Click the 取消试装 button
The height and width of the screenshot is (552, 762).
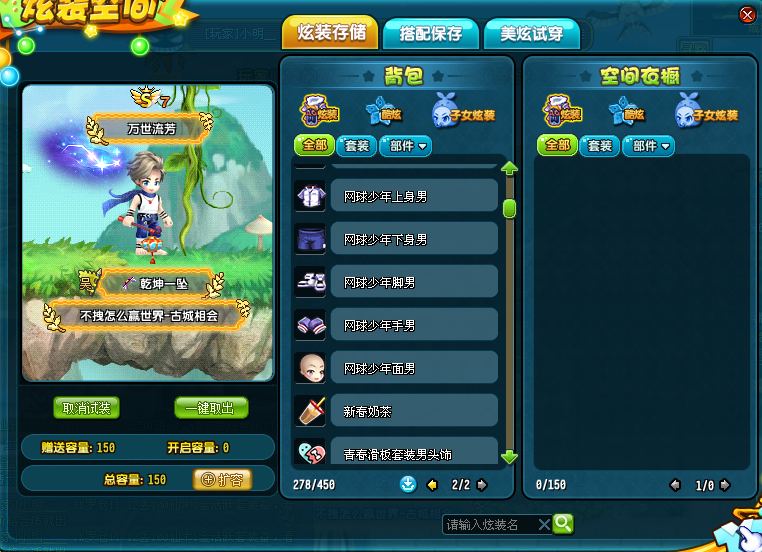[86, 408]
